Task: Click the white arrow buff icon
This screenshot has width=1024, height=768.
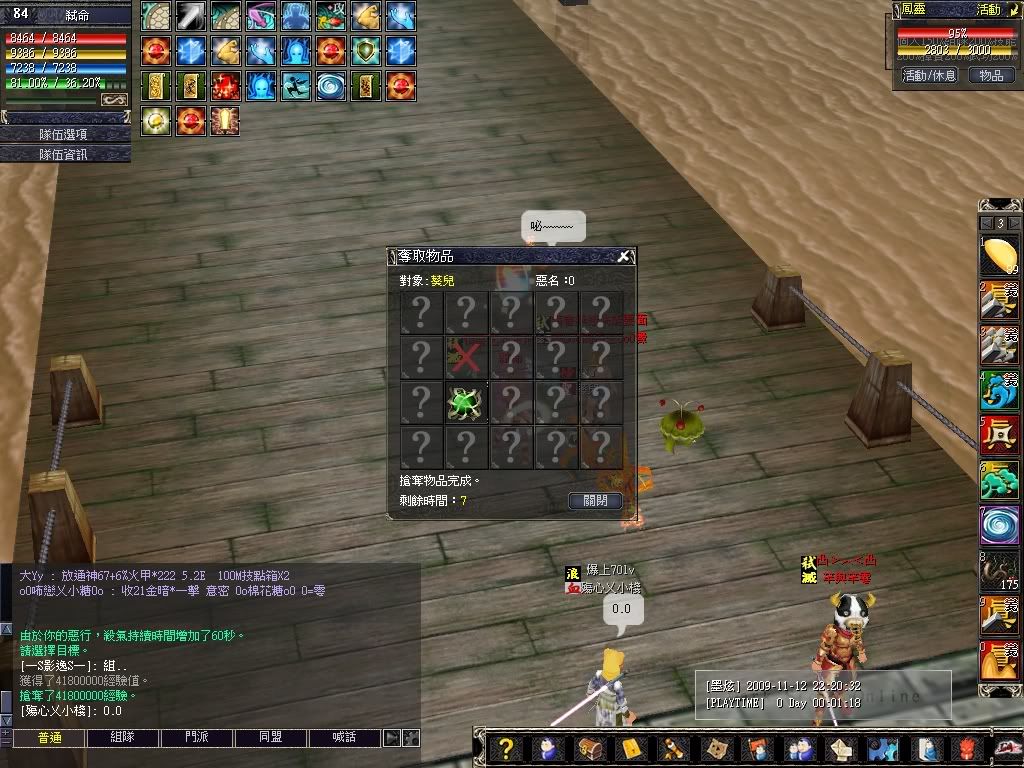Action: [x=191, y=16]
